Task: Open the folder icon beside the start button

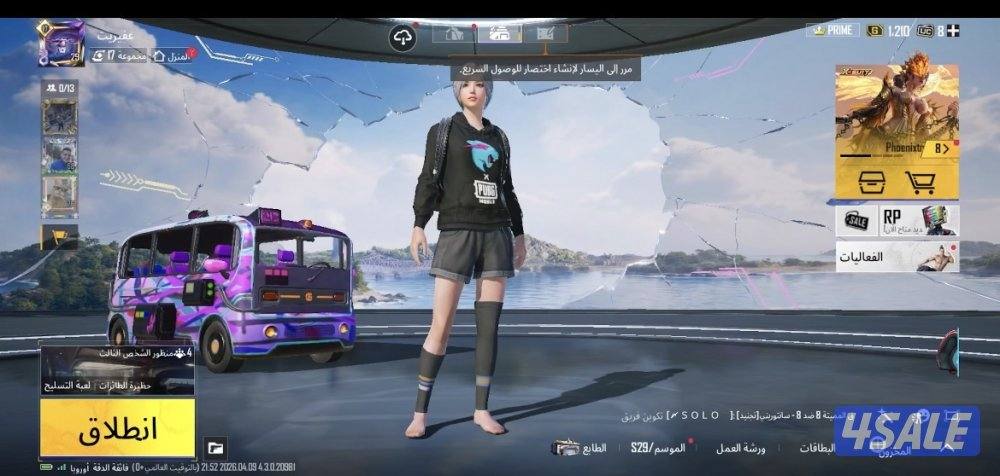Action: [215, 447]
